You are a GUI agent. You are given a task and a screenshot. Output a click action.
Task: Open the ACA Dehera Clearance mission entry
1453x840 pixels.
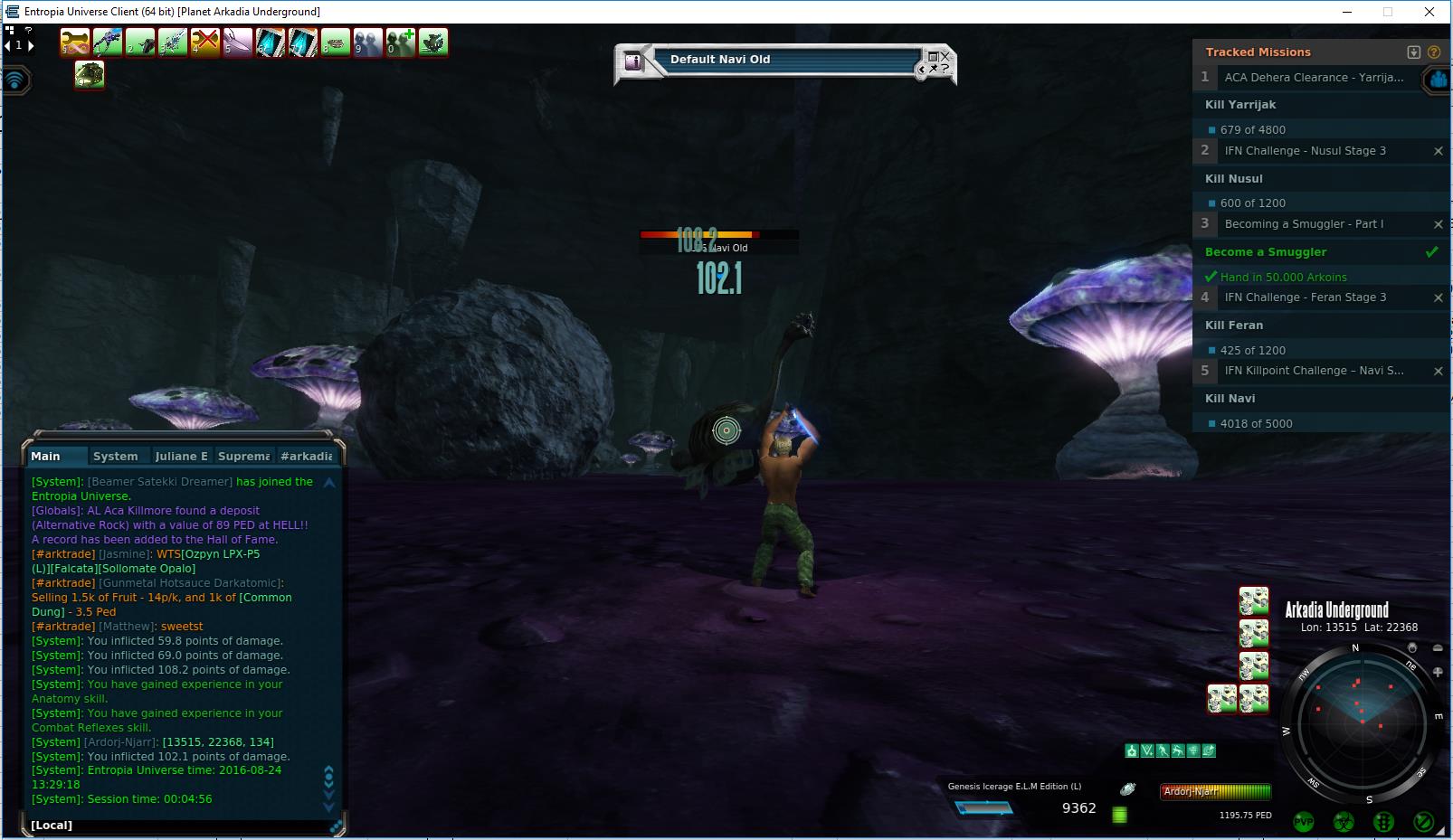click(x=1313, y=78)
